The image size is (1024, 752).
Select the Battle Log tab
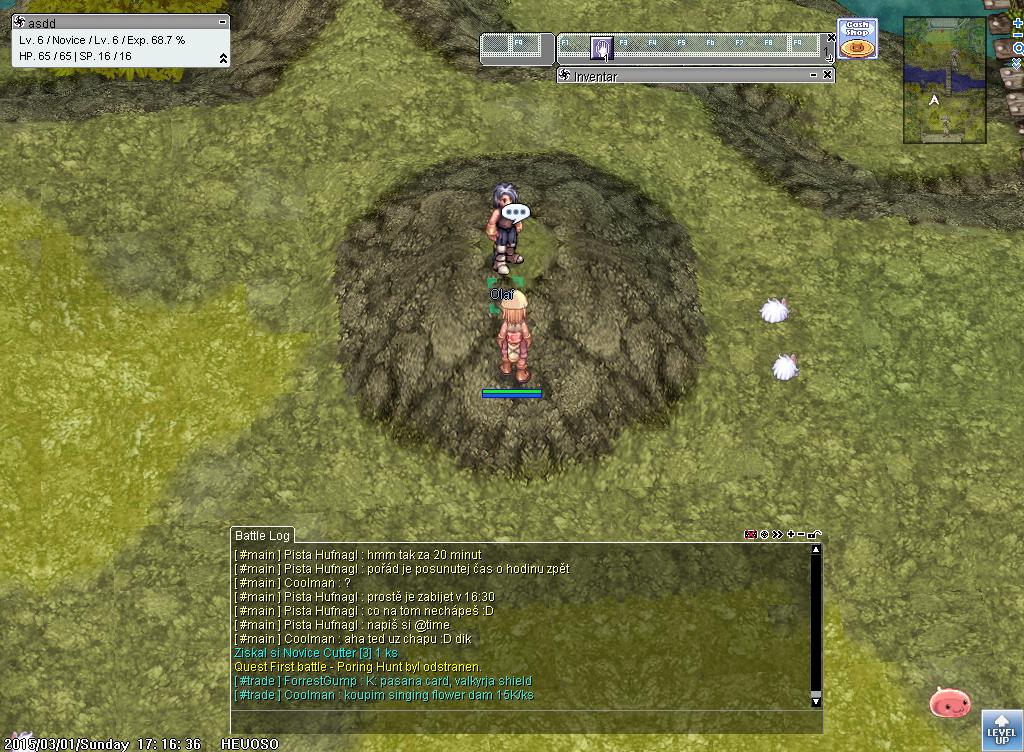(262, 536)
